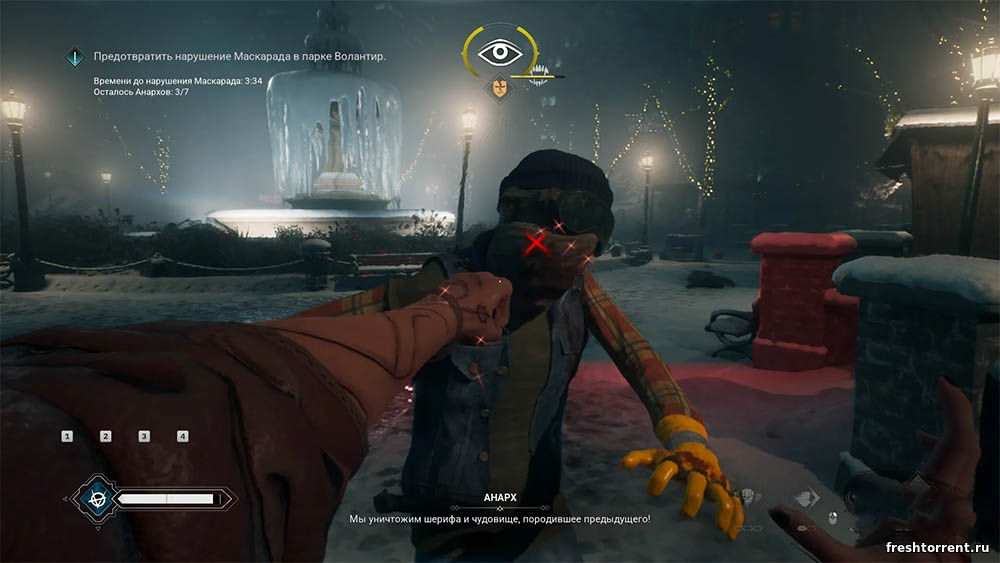Click the anarch symbol emblem
The image size is (1000, 563).
click(x=98, y=497)
